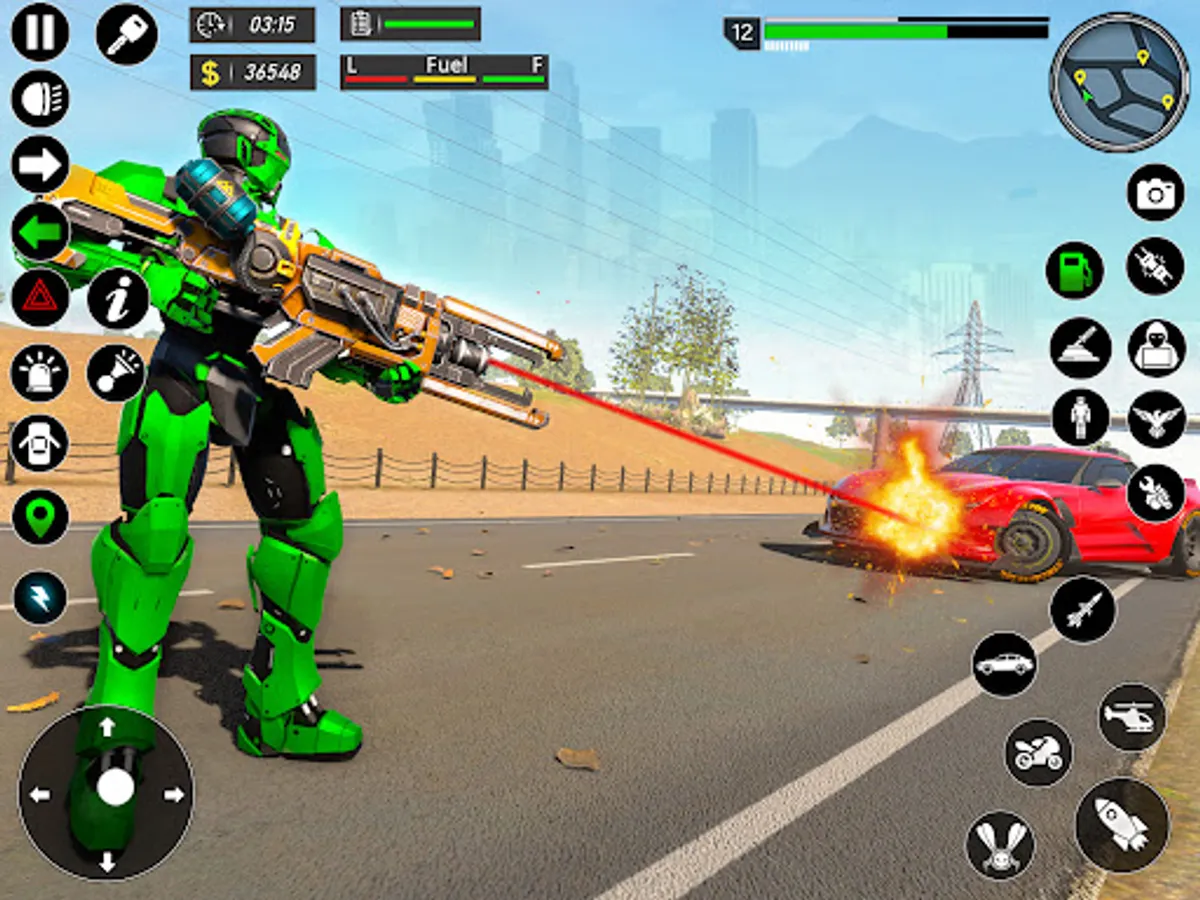Activate the green left arrow indicator
This screenshot has height=900, width=1200.
40,232
